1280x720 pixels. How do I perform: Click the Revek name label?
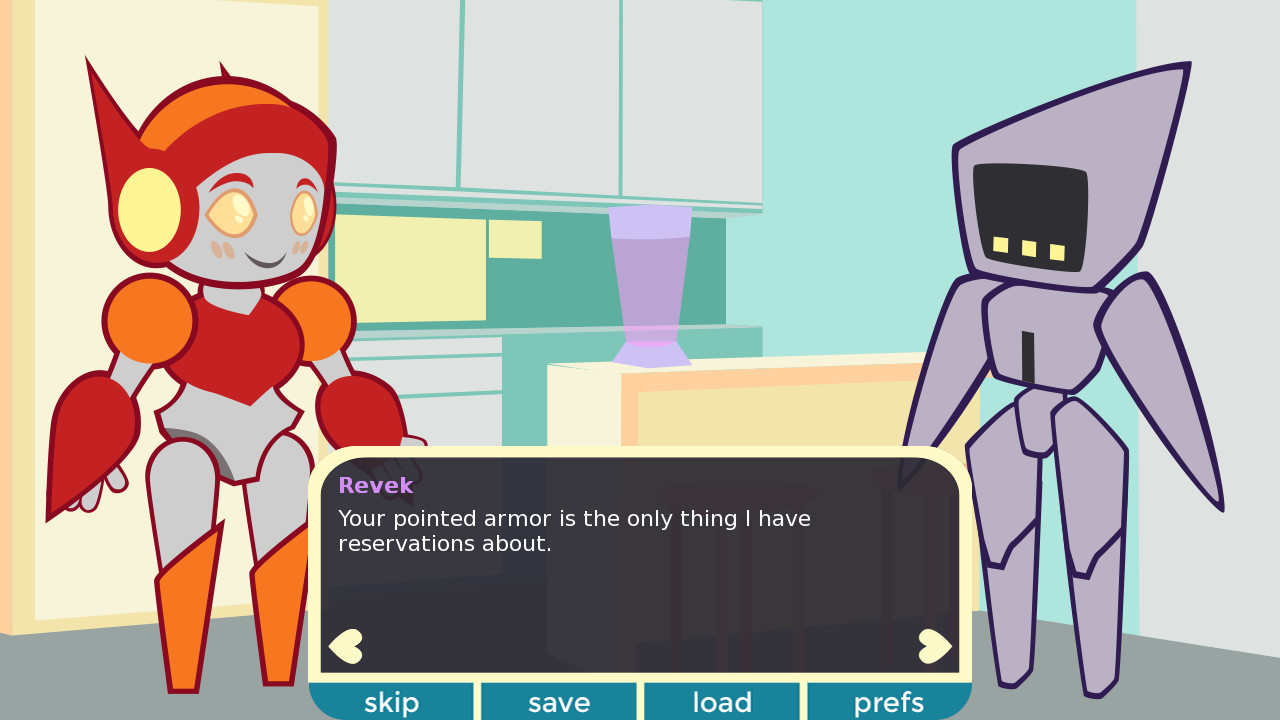coord(375,485)
